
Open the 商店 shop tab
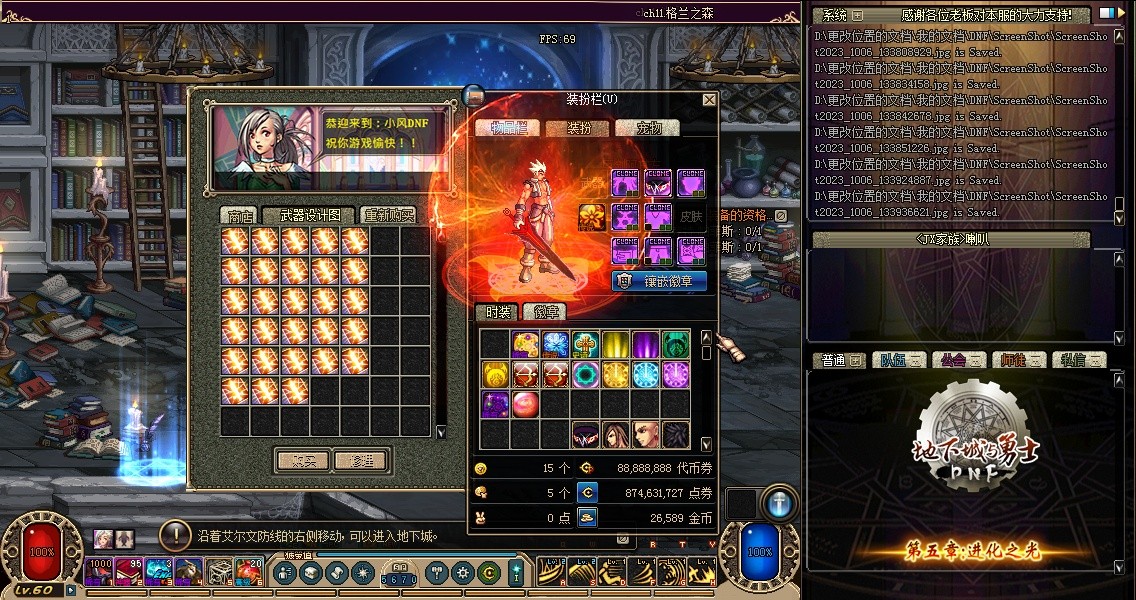pyautogui.click(x=240, y=216)
